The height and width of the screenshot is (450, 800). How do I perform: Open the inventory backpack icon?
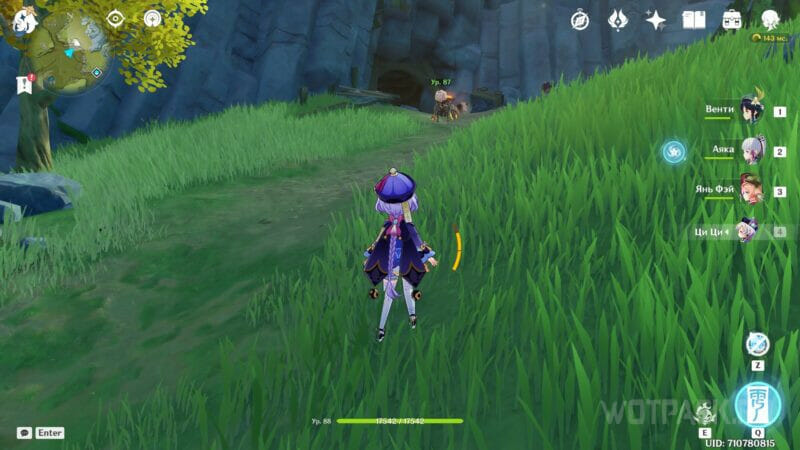click(x=732, y=19)
